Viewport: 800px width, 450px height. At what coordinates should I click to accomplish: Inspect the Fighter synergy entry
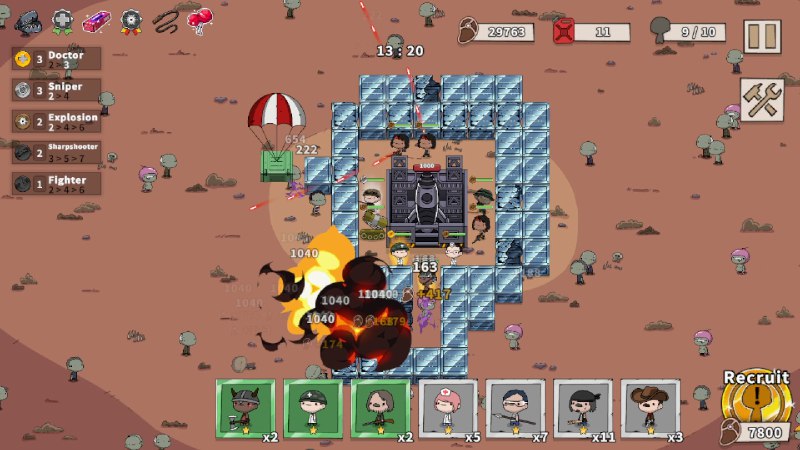click(x=57, y=183)
